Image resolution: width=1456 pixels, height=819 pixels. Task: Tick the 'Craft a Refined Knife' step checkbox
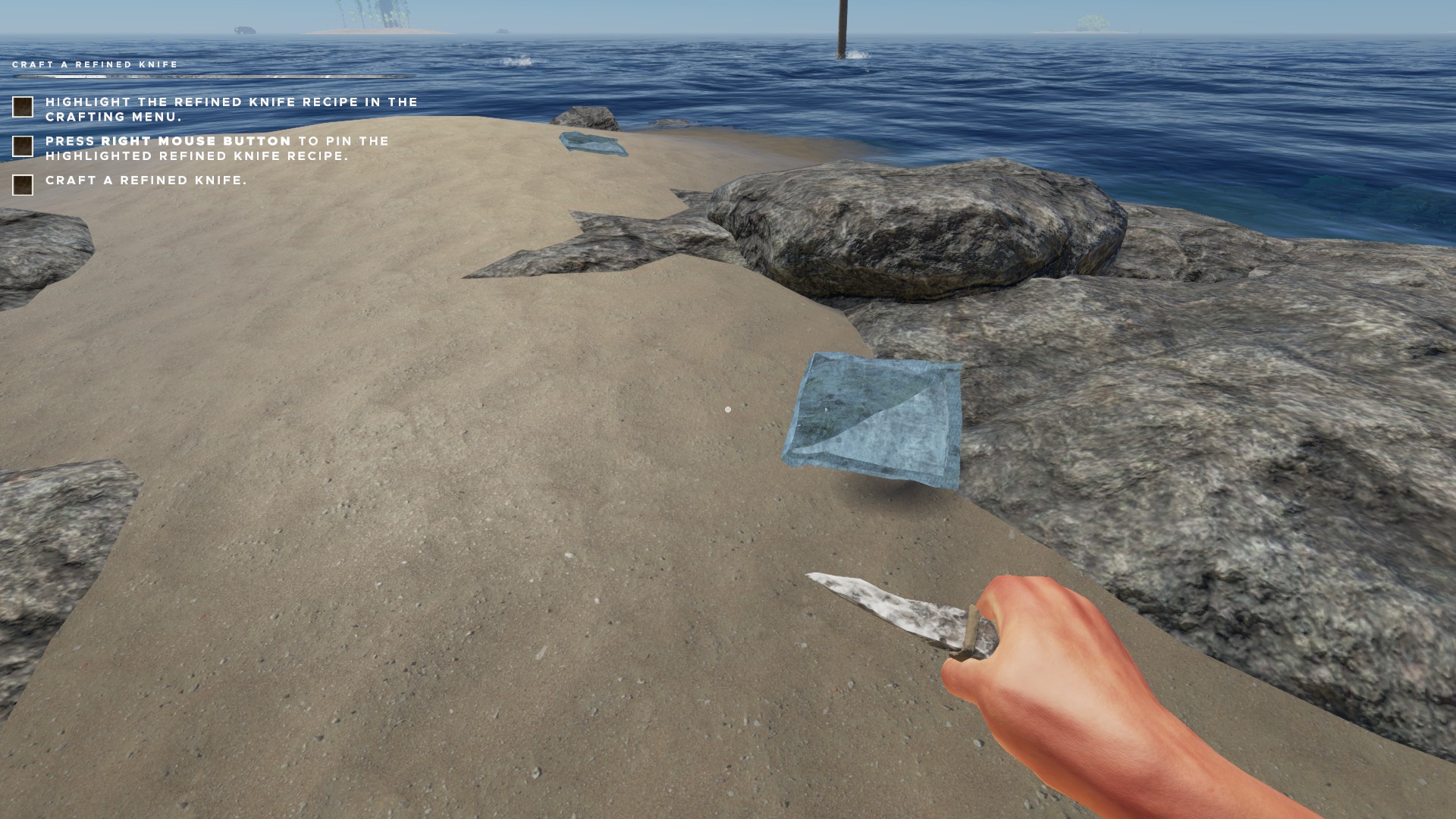[23, 185]
